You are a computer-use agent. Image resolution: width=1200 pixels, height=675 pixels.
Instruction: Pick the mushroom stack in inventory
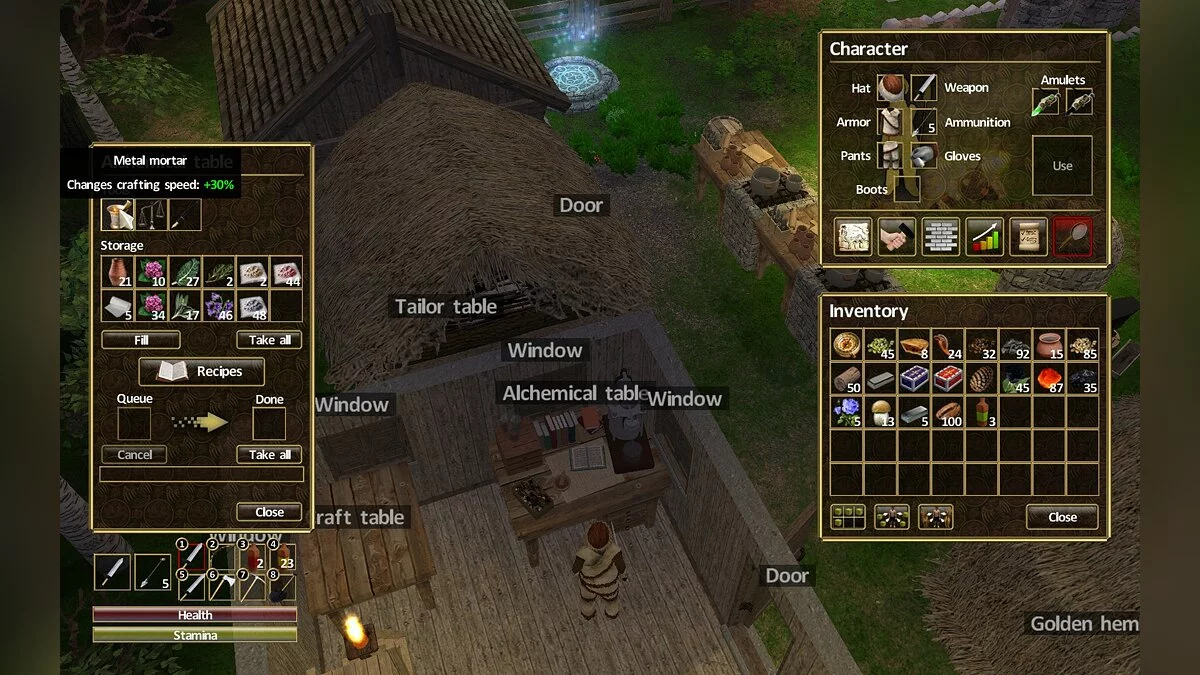point(881,412)
